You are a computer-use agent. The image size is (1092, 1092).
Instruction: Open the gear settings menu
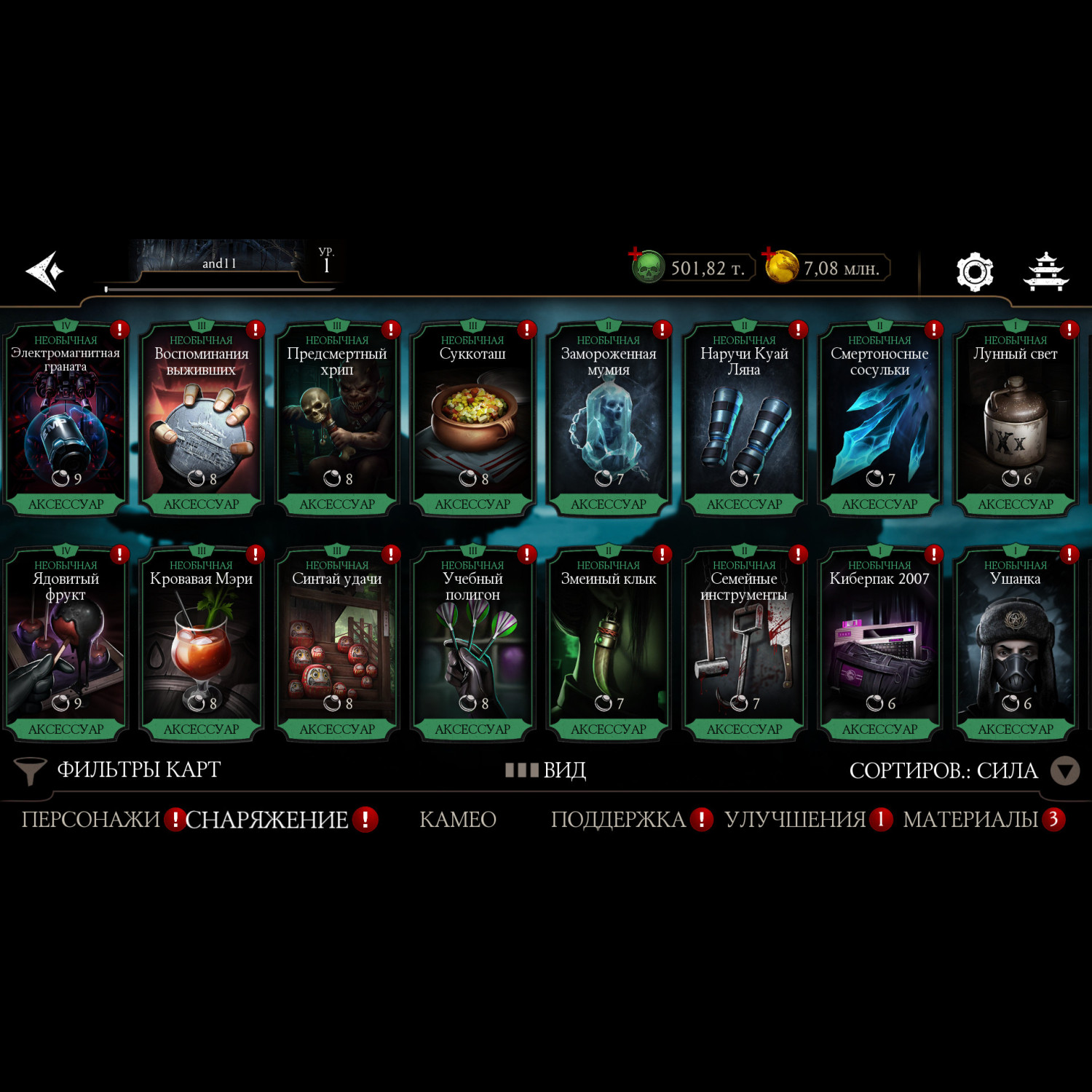[x=974, y=272]
